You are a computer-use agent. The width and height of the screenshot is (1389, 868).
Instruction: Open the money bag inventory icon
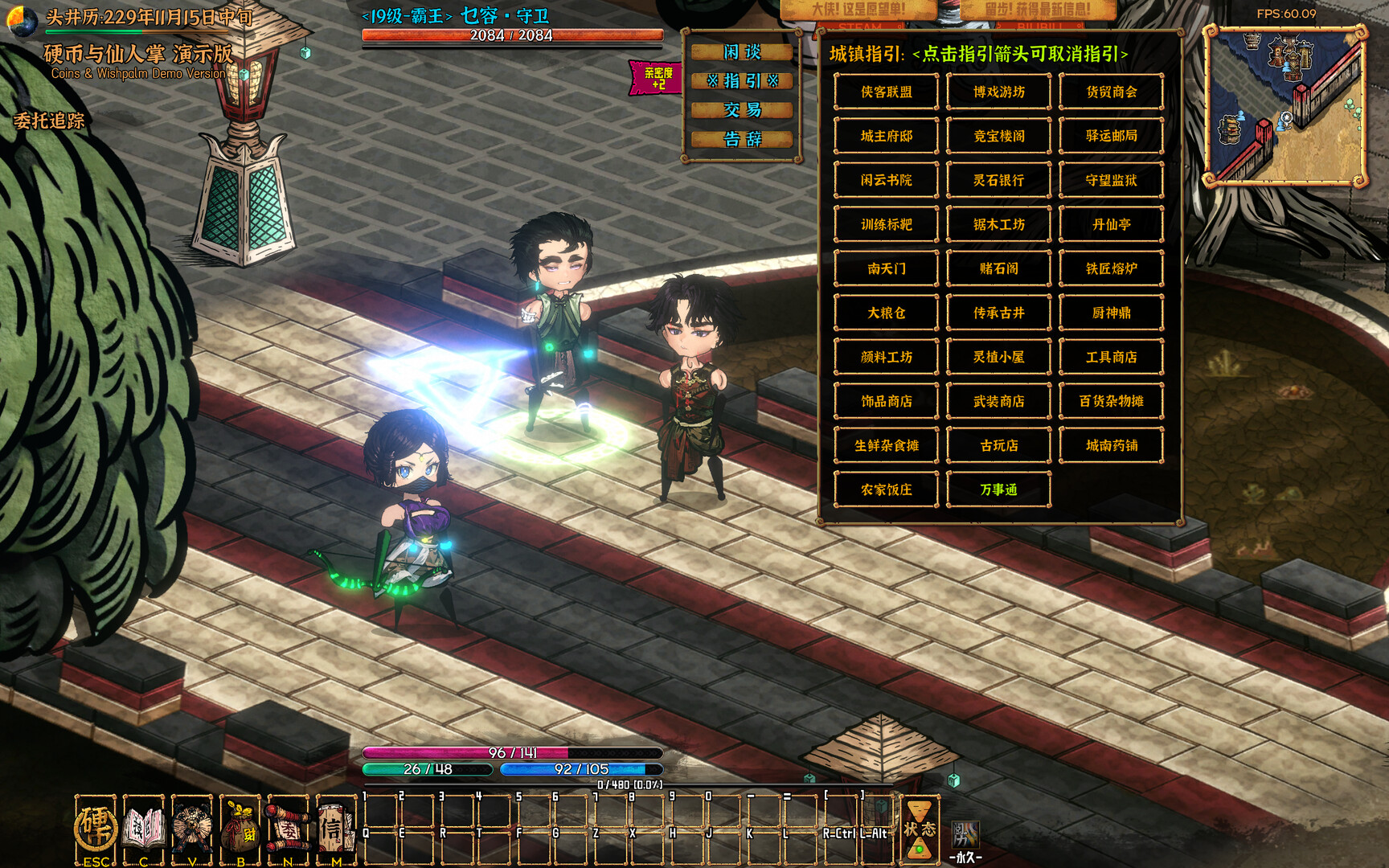240,828
